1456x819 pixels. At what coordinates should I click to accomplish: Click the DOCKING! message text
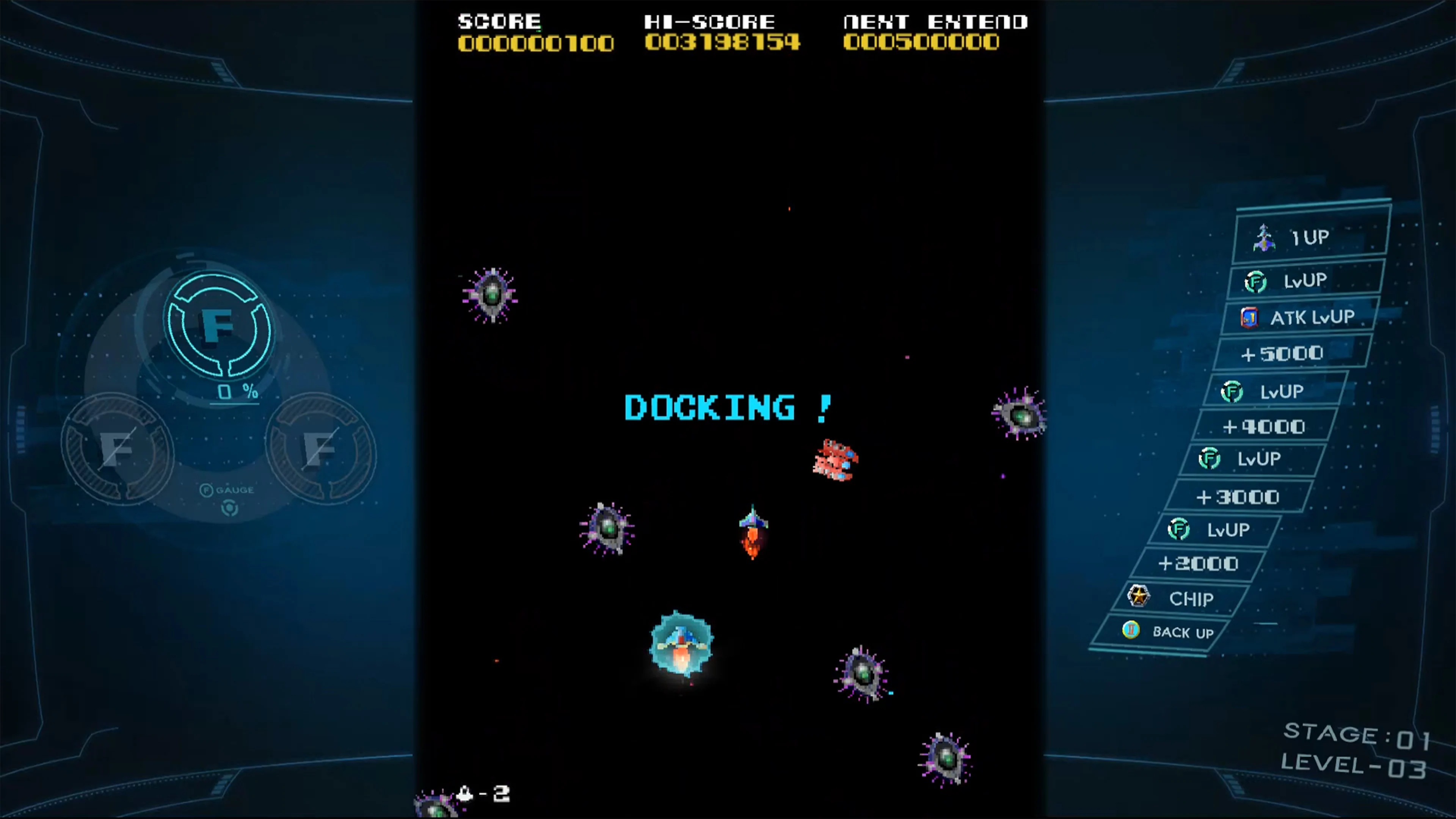click(x=728, y=407)
